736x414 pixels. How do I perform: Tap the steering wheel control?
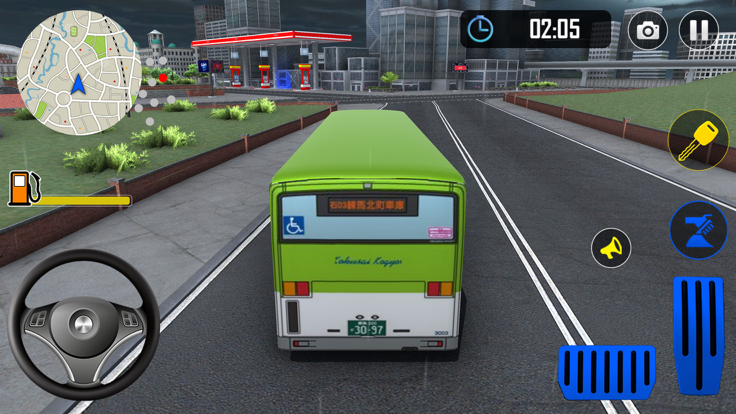[x=83, y=325]
